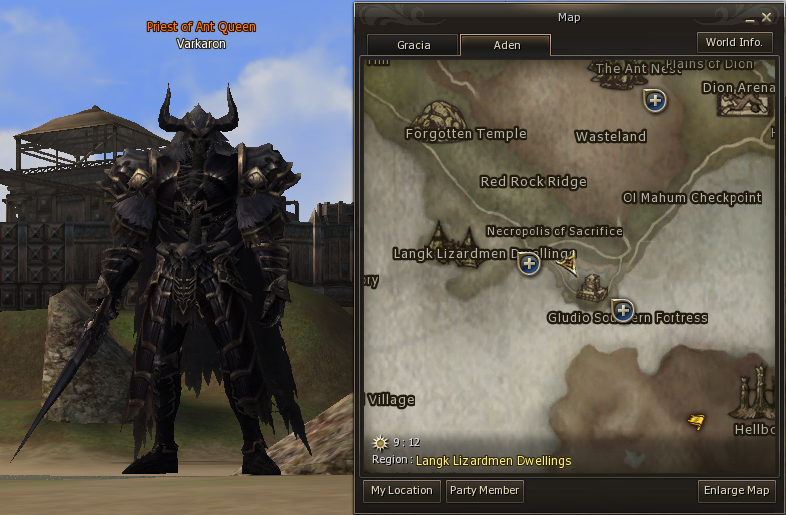The height and width of the screenshot is (515, 786).
Task: Click the plus marker at Gludio Southern Fortress
Action: click(x=623, y=310)
